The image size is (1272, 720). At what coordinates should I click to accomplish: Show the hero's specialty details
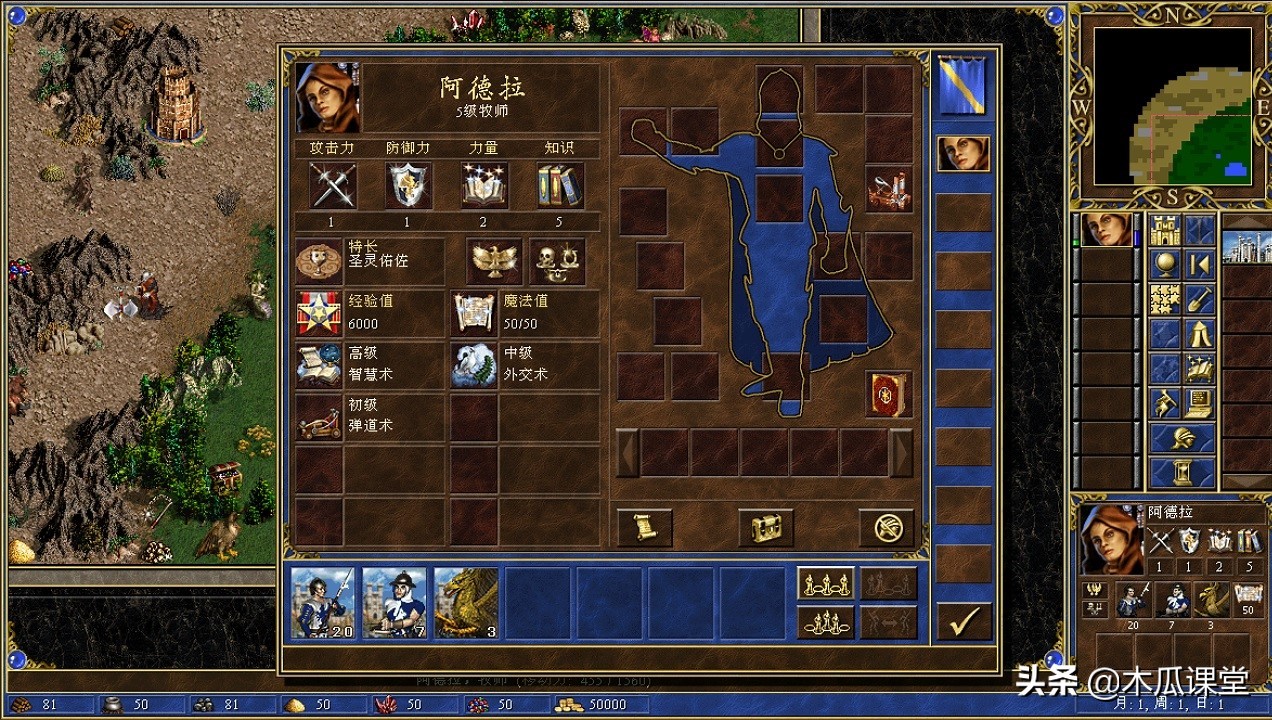(x=320, y=261)
